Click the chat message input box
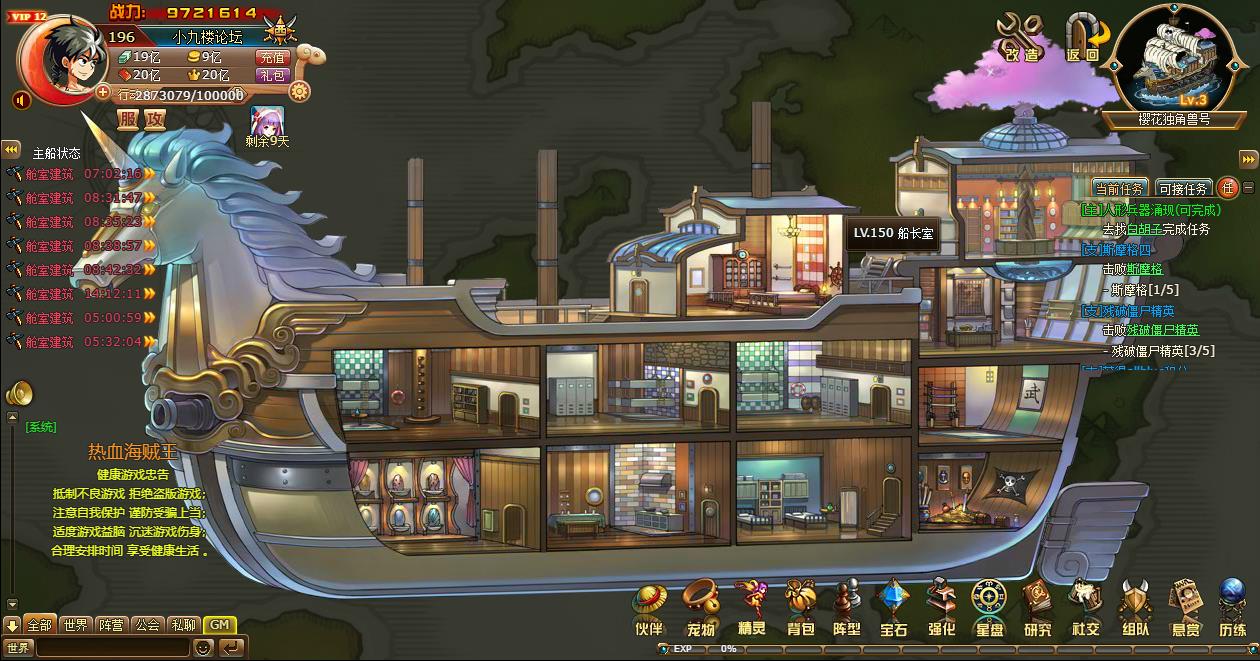This screenshot has height=661, width=1260. click(x=112, y=647)
